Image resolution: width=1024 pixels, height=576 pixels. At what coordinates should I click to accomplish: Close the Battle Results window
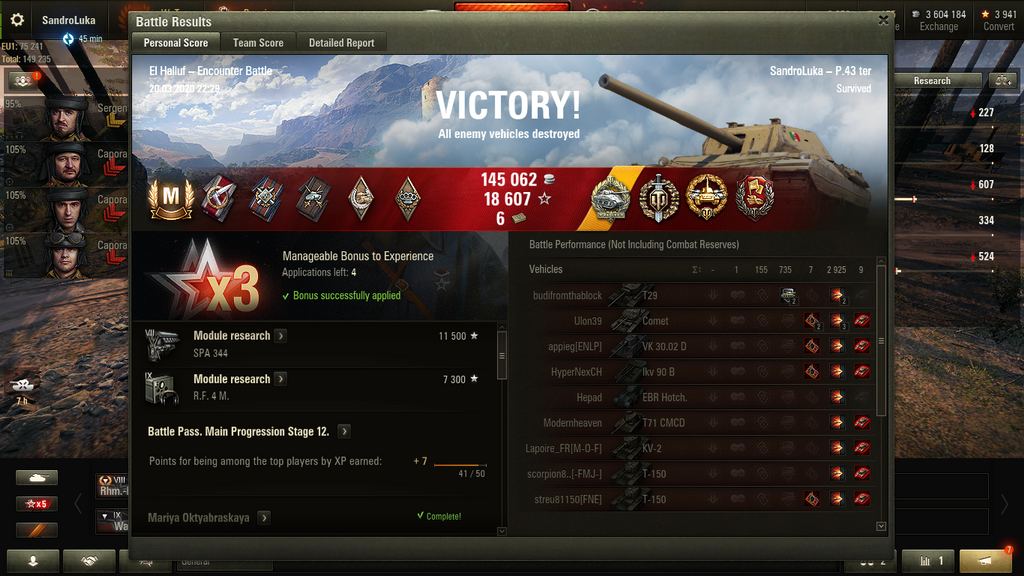tap(883, 19)
